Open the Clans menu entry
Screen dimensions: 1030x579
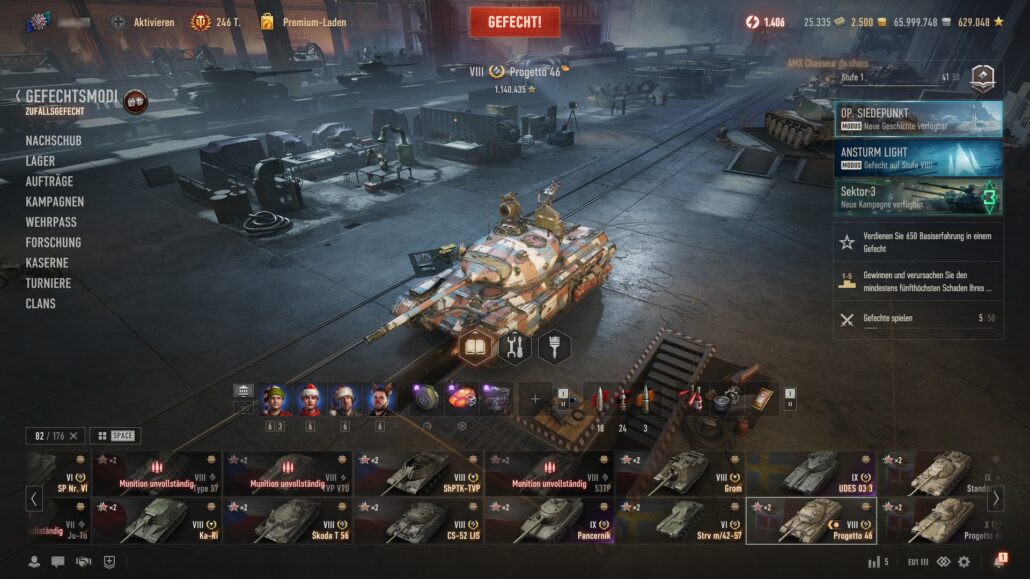click(40, 303)
